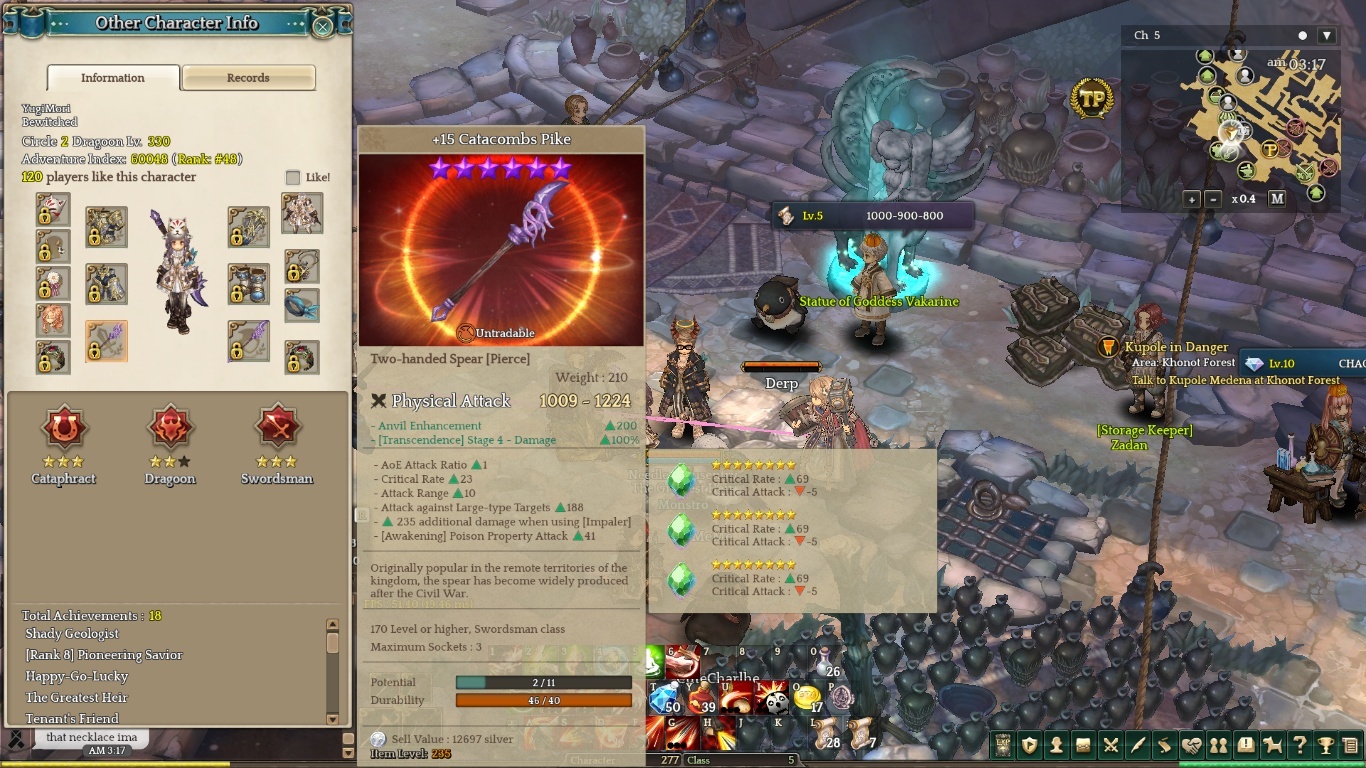Choose the Dragoon class emblem
1366x768 pixels.
click(170, 429)
